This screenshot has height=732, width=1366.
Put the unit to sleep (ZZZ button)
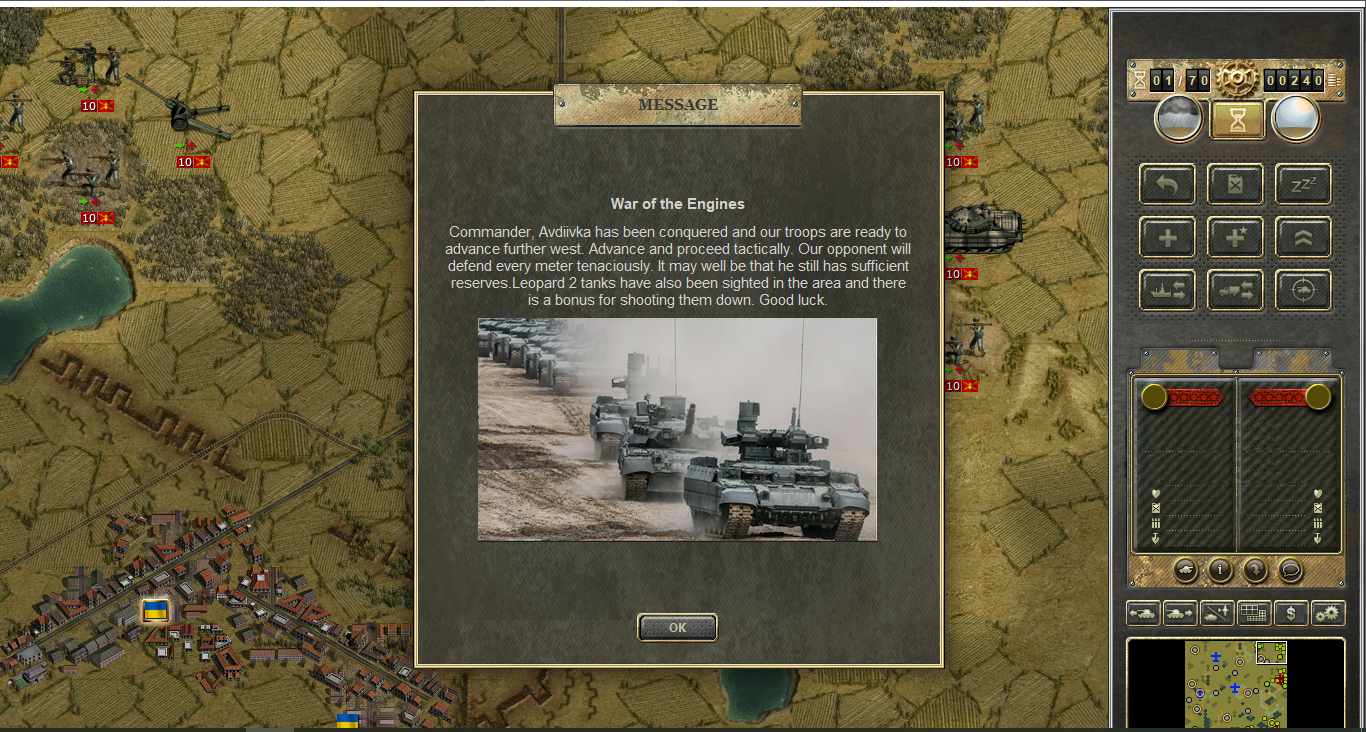point(1303,184)
